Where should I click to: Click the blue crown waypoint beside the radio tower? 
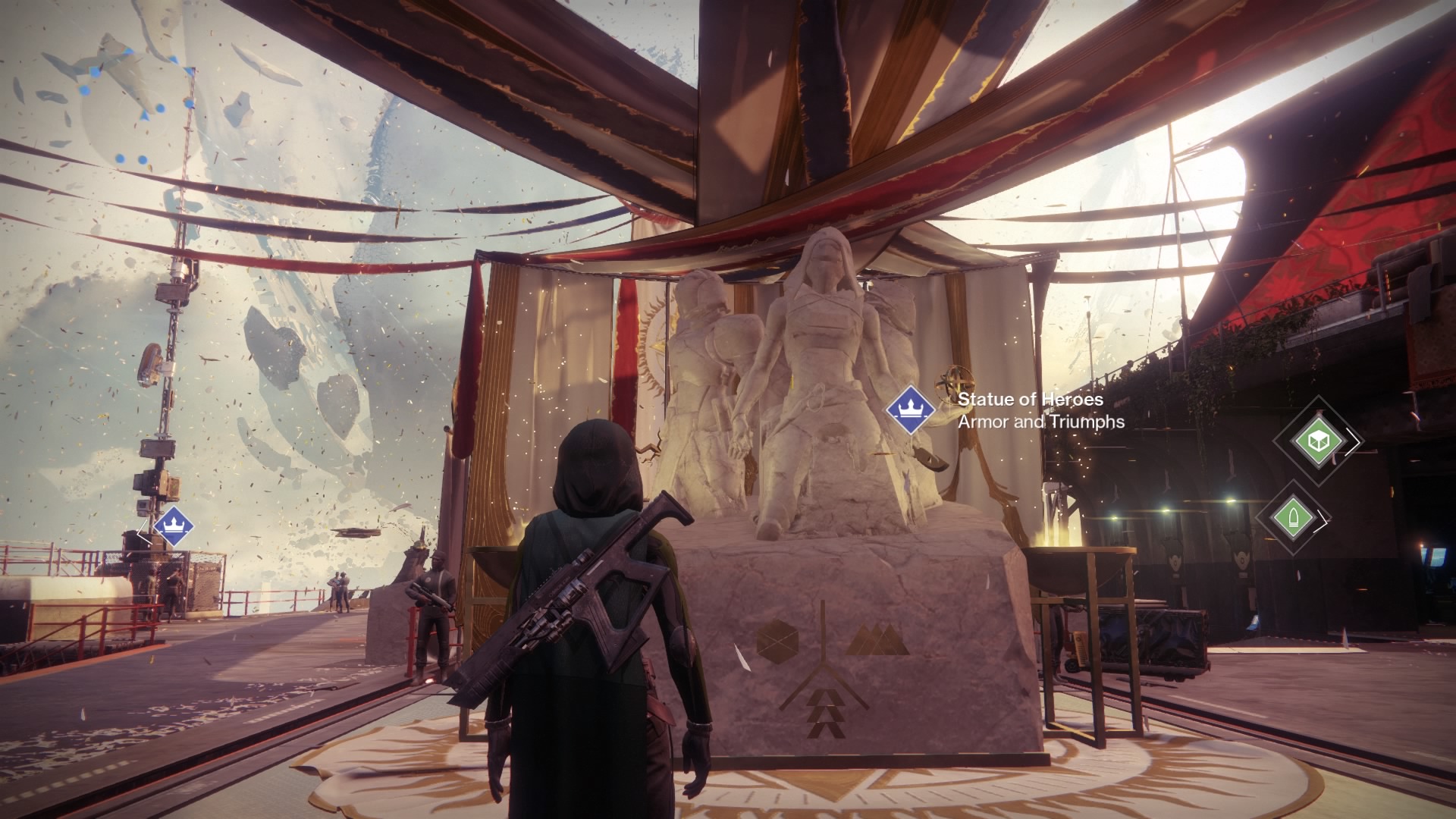click(x=172, y=526)
